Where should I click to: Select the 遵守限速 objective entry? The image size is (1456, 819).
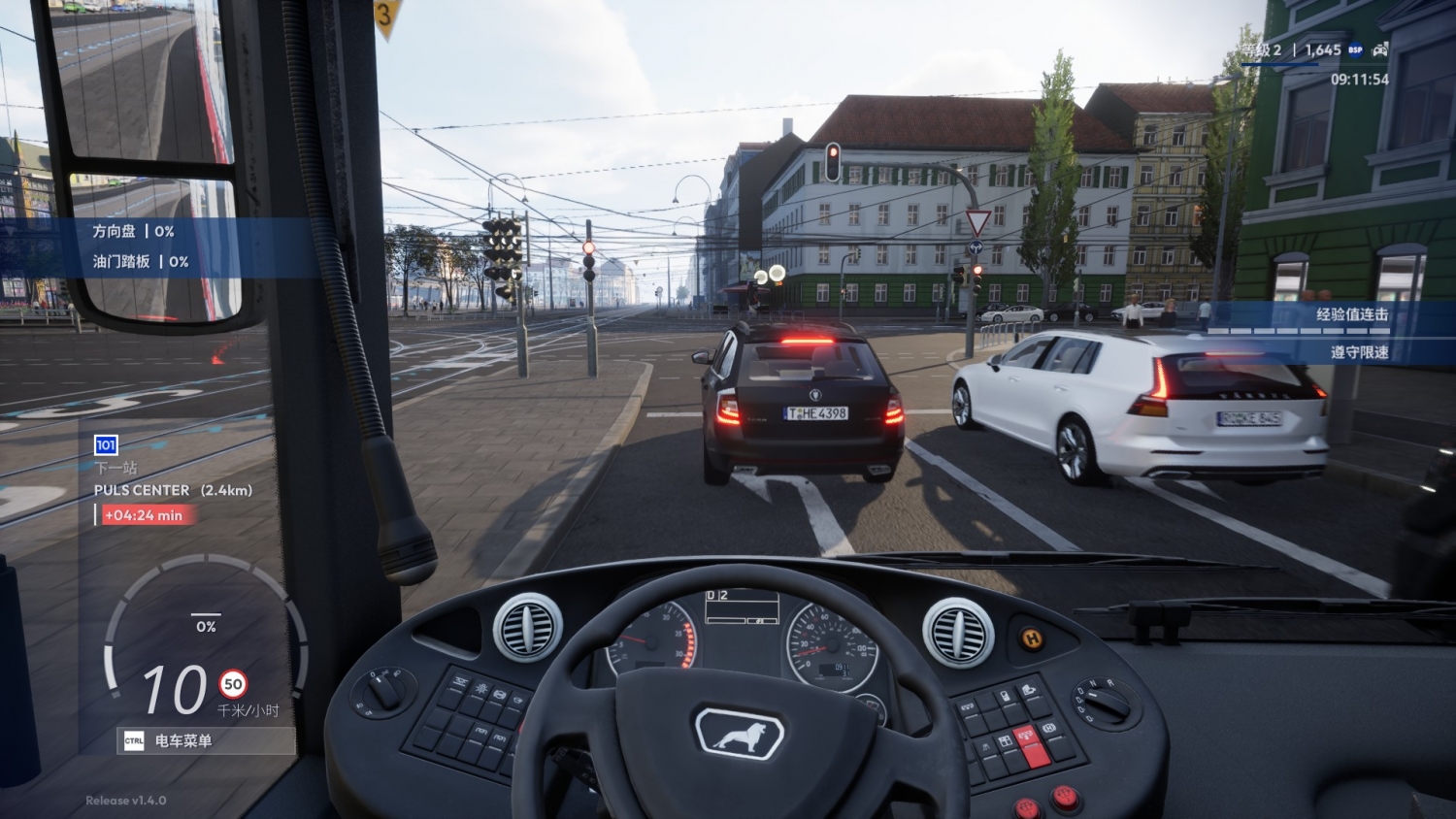click(x=1359, y=352)
